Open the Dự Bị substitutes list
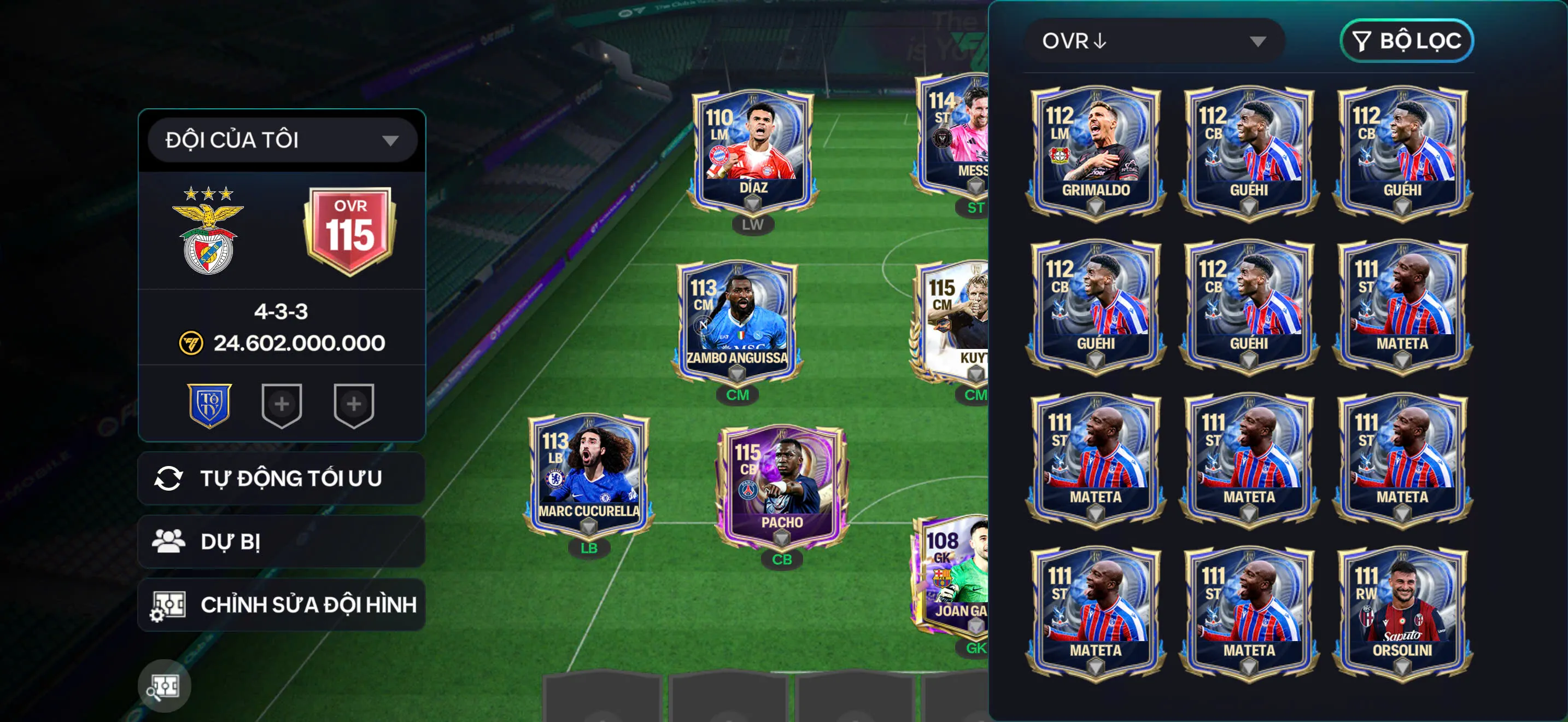This screenshot has height=722, width=1568. [281, 542]
